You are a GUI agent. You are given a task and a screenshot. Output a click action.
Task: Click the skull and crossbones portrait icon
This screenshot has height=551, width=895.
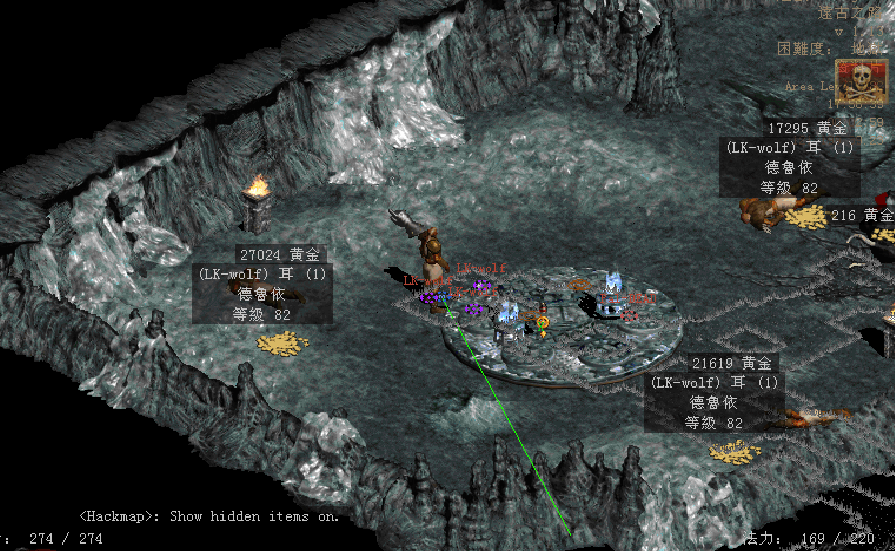point(860,79)
